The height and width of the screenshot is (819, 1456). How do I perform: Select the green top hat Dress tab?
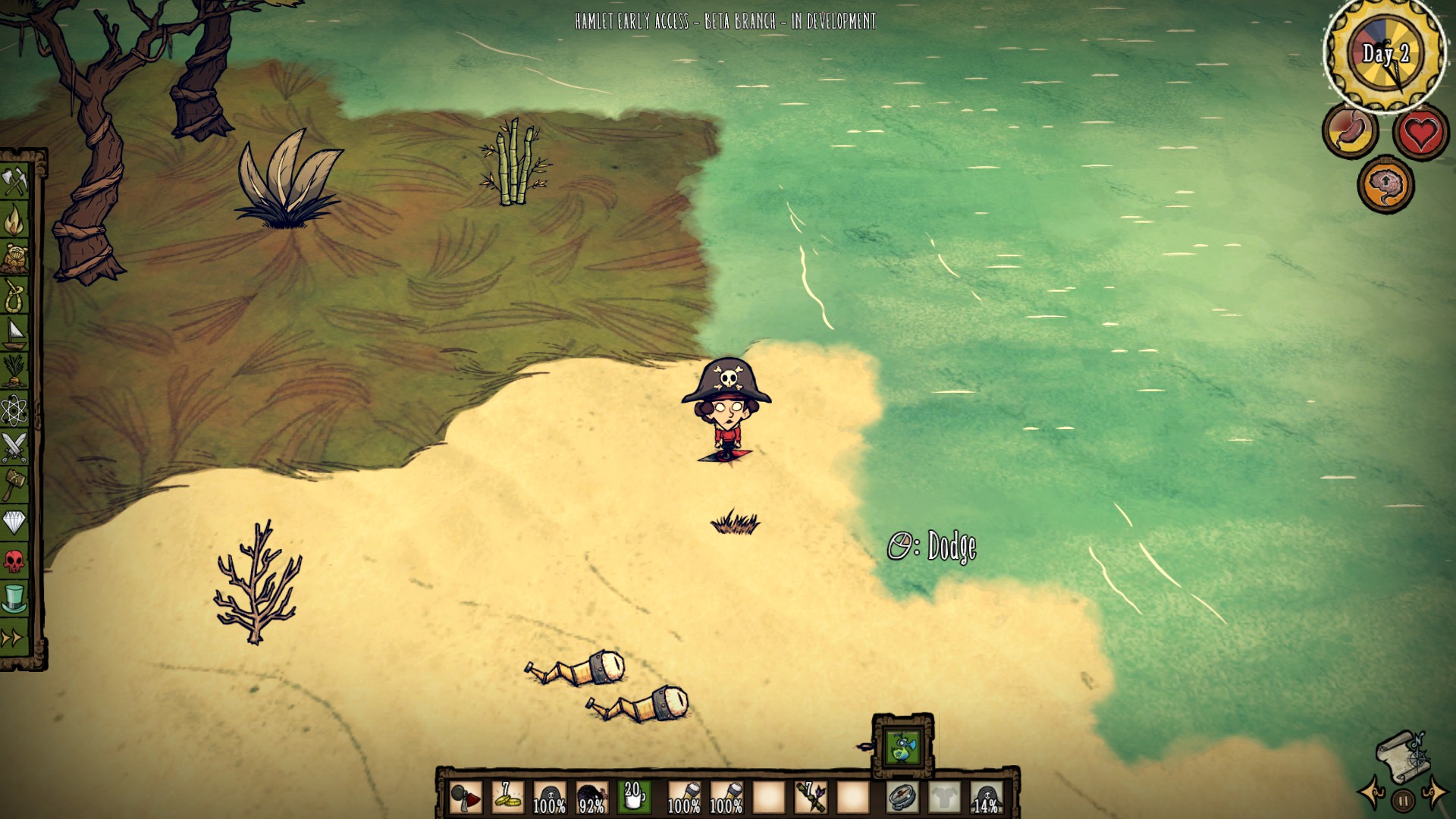coord(14,599)
